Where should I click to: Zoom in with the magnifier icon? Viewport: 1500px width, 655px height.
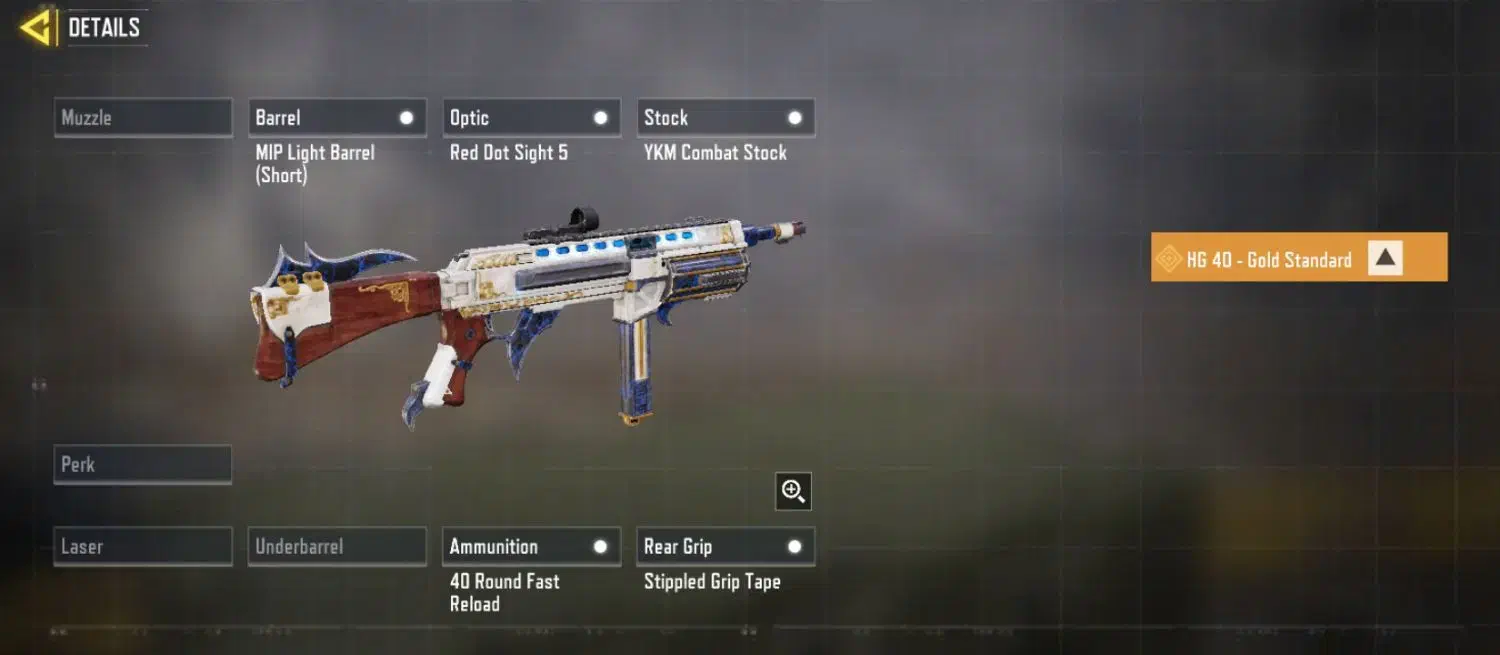pos(793,491)
